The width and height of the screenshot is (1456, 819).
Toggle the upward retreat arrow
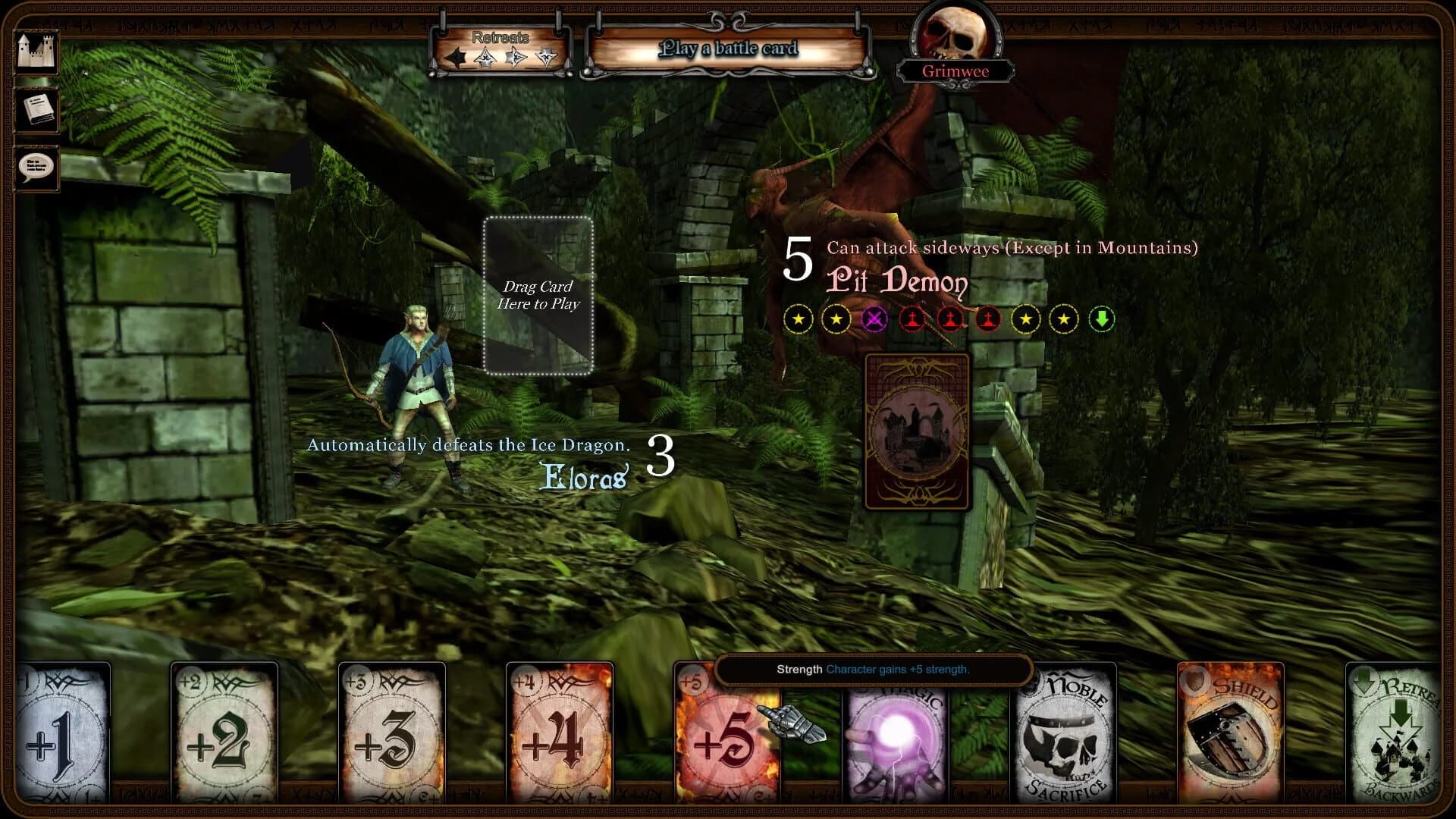click(486, 57)
